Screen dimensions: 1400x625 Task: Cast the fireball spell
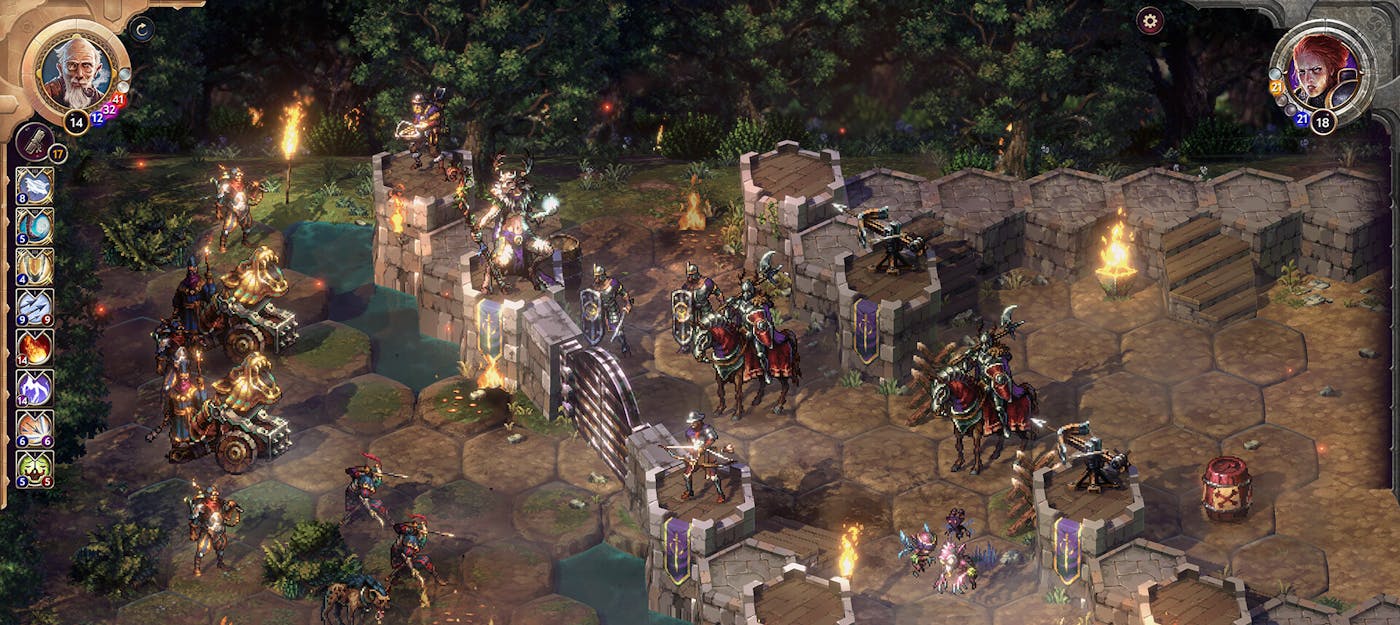click(35, 348)
